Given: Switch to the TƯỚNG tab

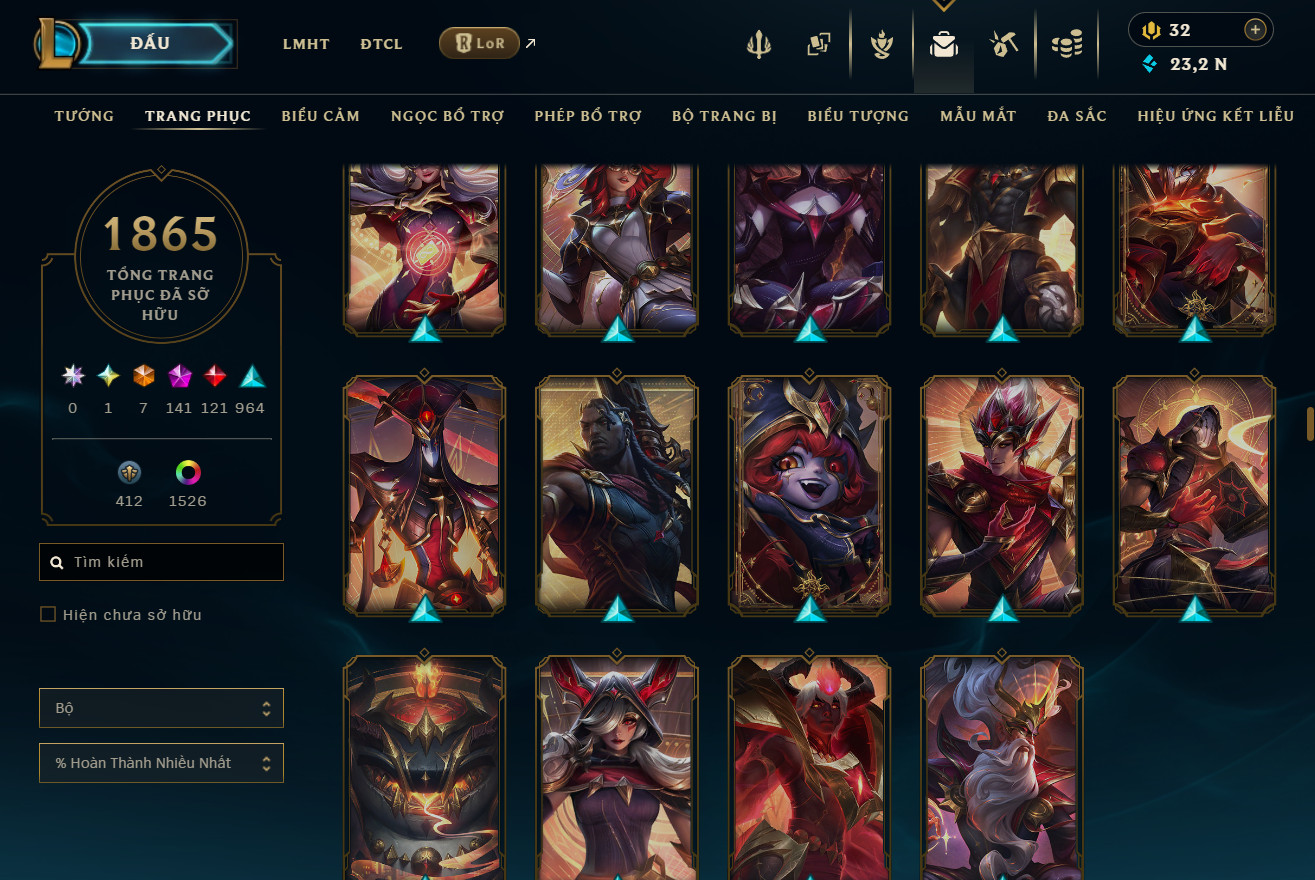Looking at the screenshot, I should click(84, 116).
